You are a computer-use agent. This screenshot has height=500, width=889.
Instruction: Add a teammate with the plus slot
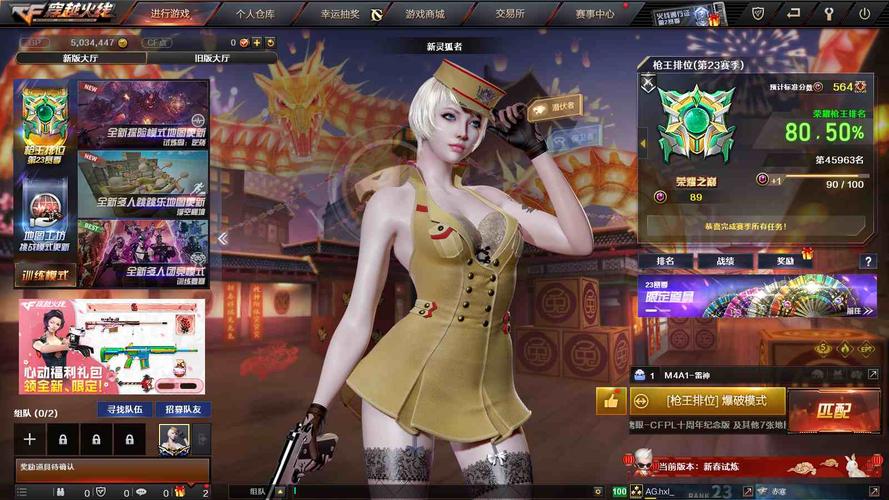click(x=30, y=438)
